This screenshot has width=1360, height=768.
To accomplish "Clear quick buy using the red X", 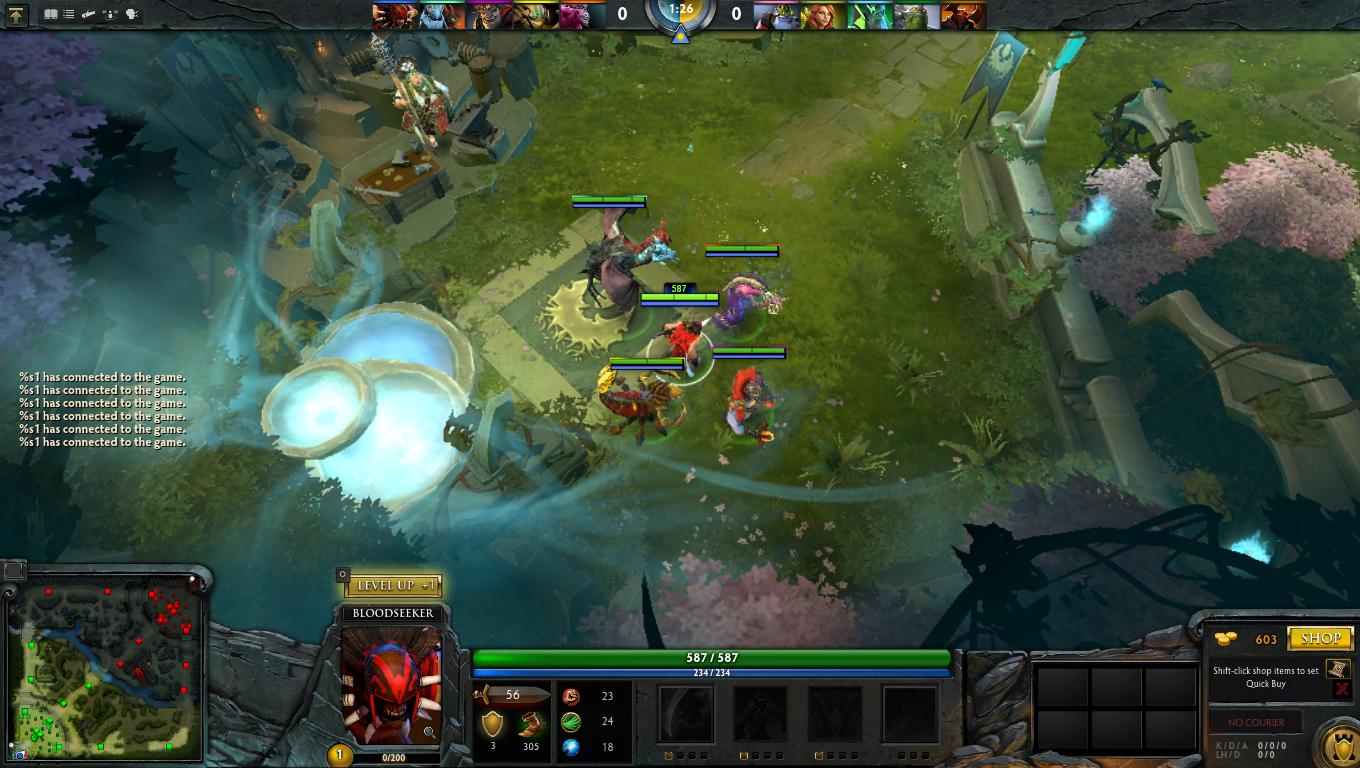I will coord(1341,689).
